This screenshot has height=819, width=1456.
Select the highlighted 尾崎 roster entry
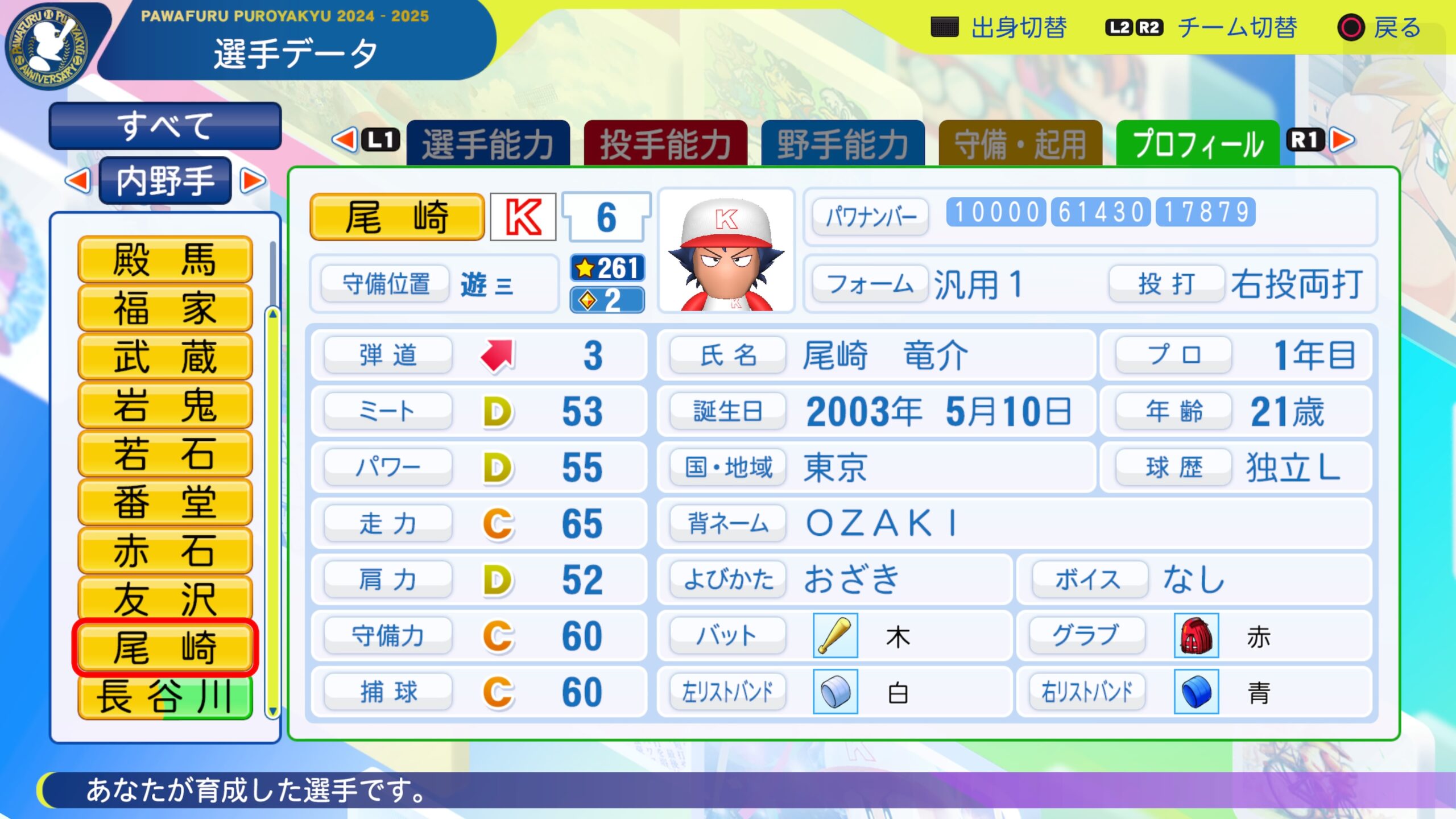[x=165, y=647]
